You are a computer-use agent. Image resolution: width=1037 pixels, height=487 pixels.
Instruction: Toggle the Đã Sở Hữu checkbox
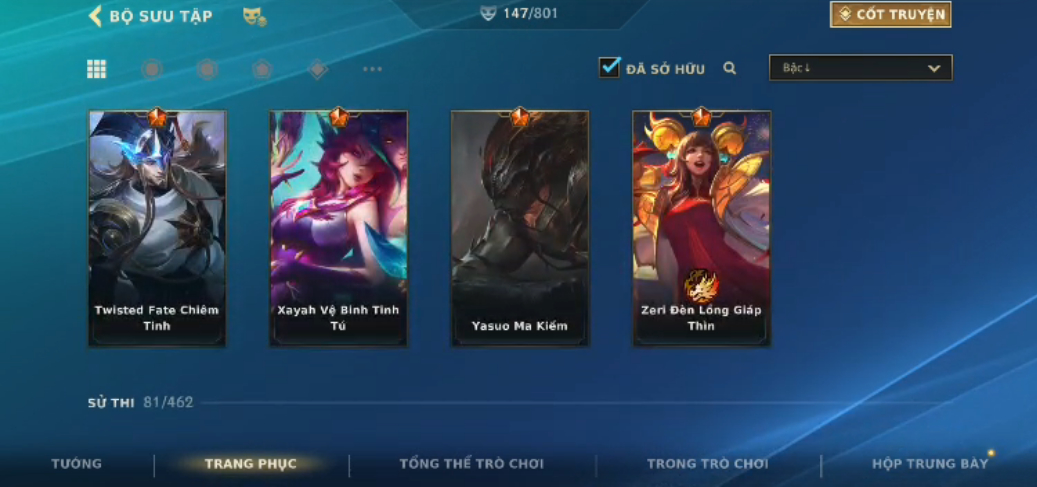tap(609, 68)
